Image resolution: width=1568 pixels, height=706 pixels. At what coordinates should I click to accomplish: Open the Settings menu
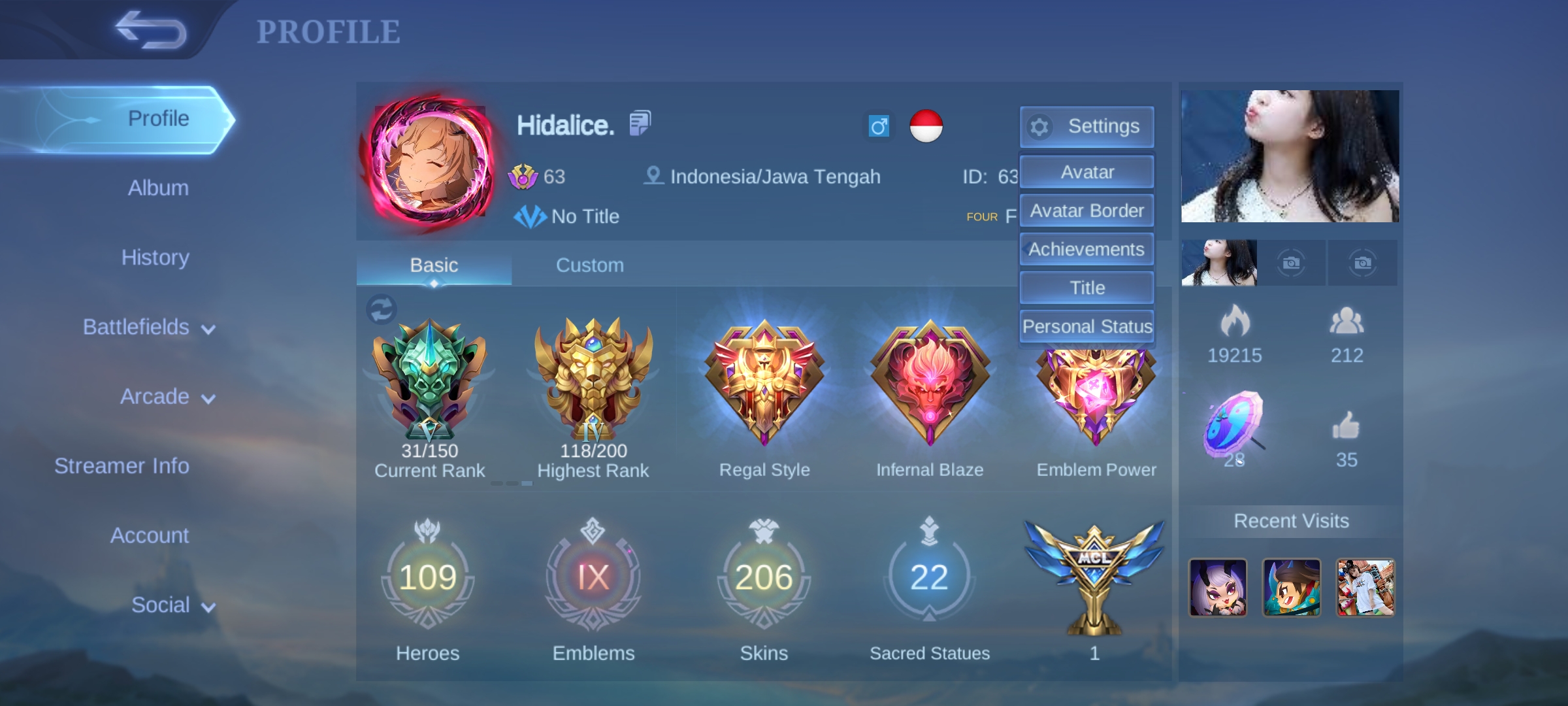click(1086, 126)
